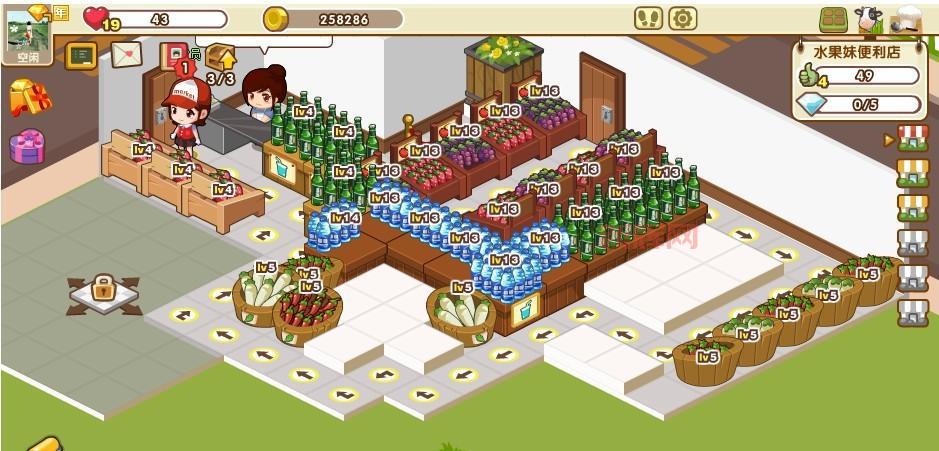This screenshot has width=939, height=451.
Task: Switch to the yellow awning shop tab
Action: [912, 207]
